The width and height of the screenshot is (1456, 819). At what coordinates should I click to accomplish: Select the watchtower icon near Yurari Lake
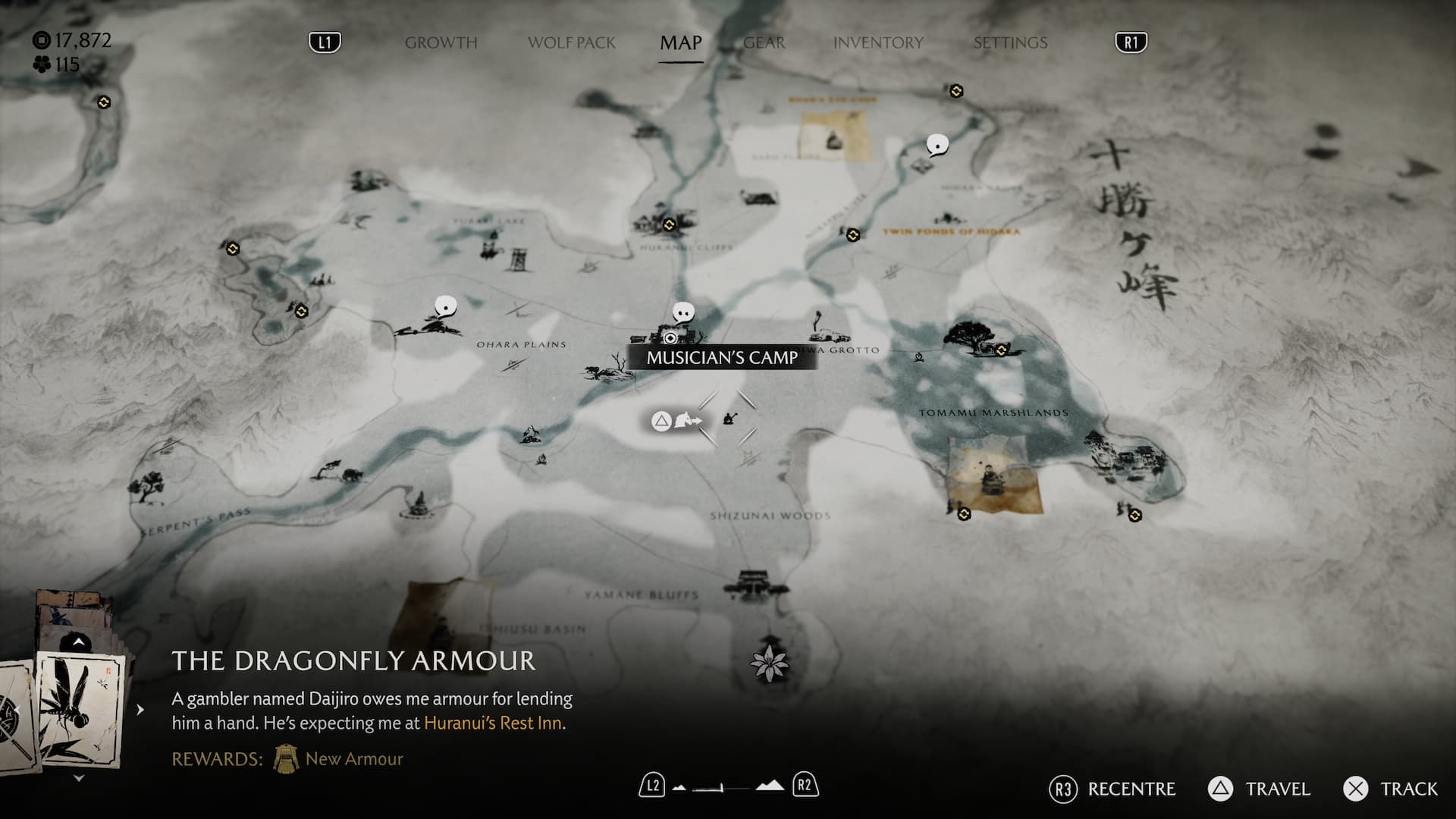(x=519, y=258)
